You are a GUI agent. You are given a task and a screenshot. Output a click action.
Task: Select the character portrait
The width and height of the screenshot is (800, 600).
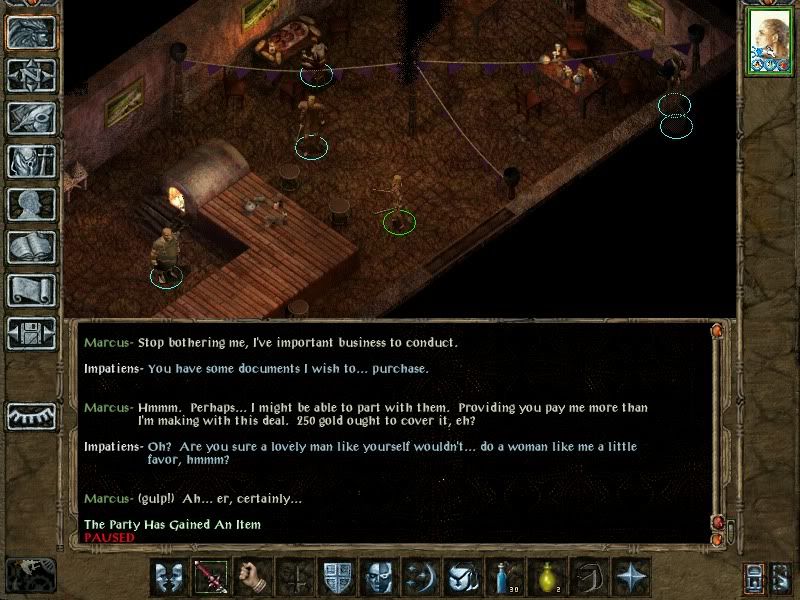pos(769,42)
